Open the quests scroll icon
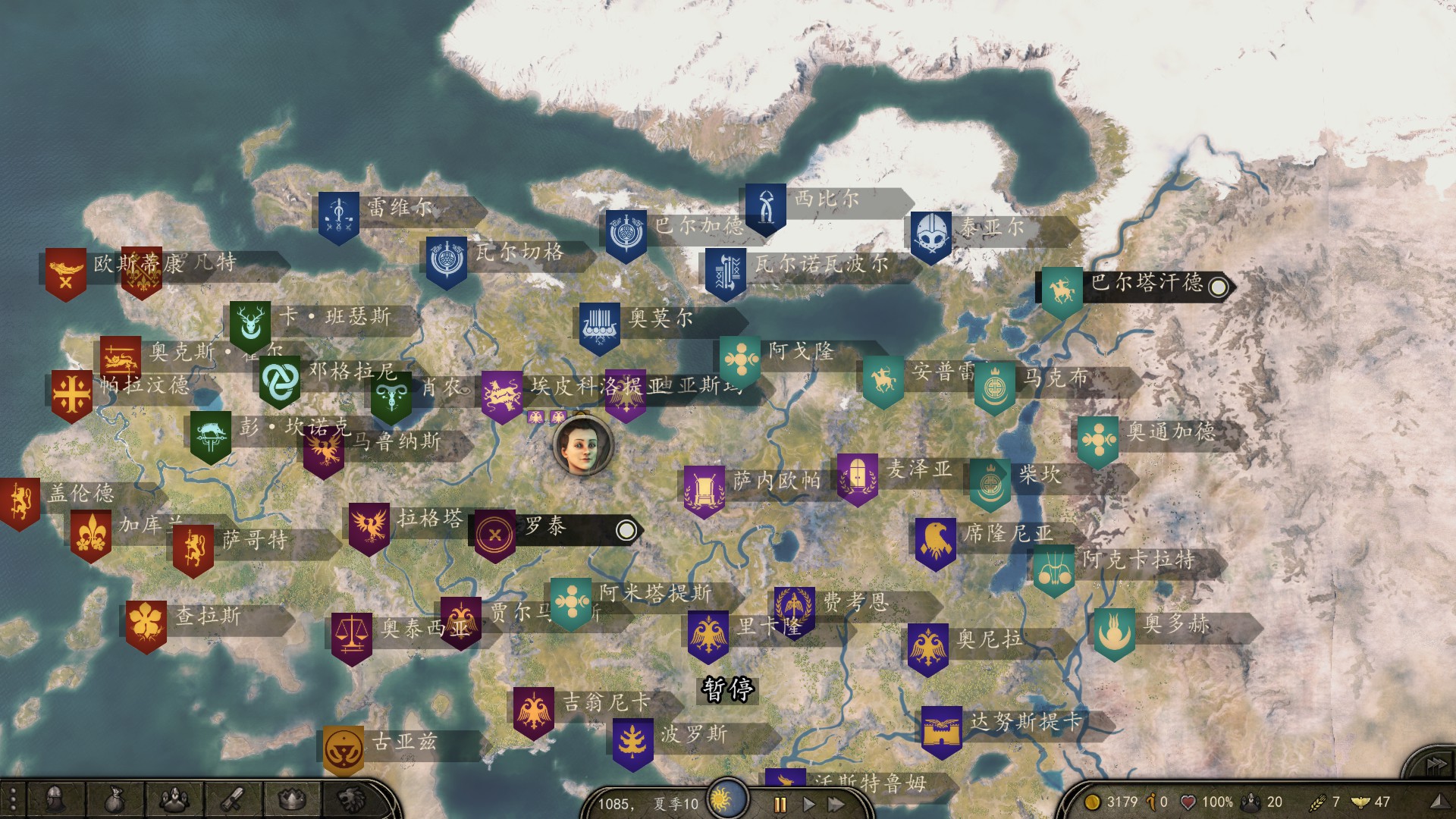The image size is (1456, 819). [231, 799]
